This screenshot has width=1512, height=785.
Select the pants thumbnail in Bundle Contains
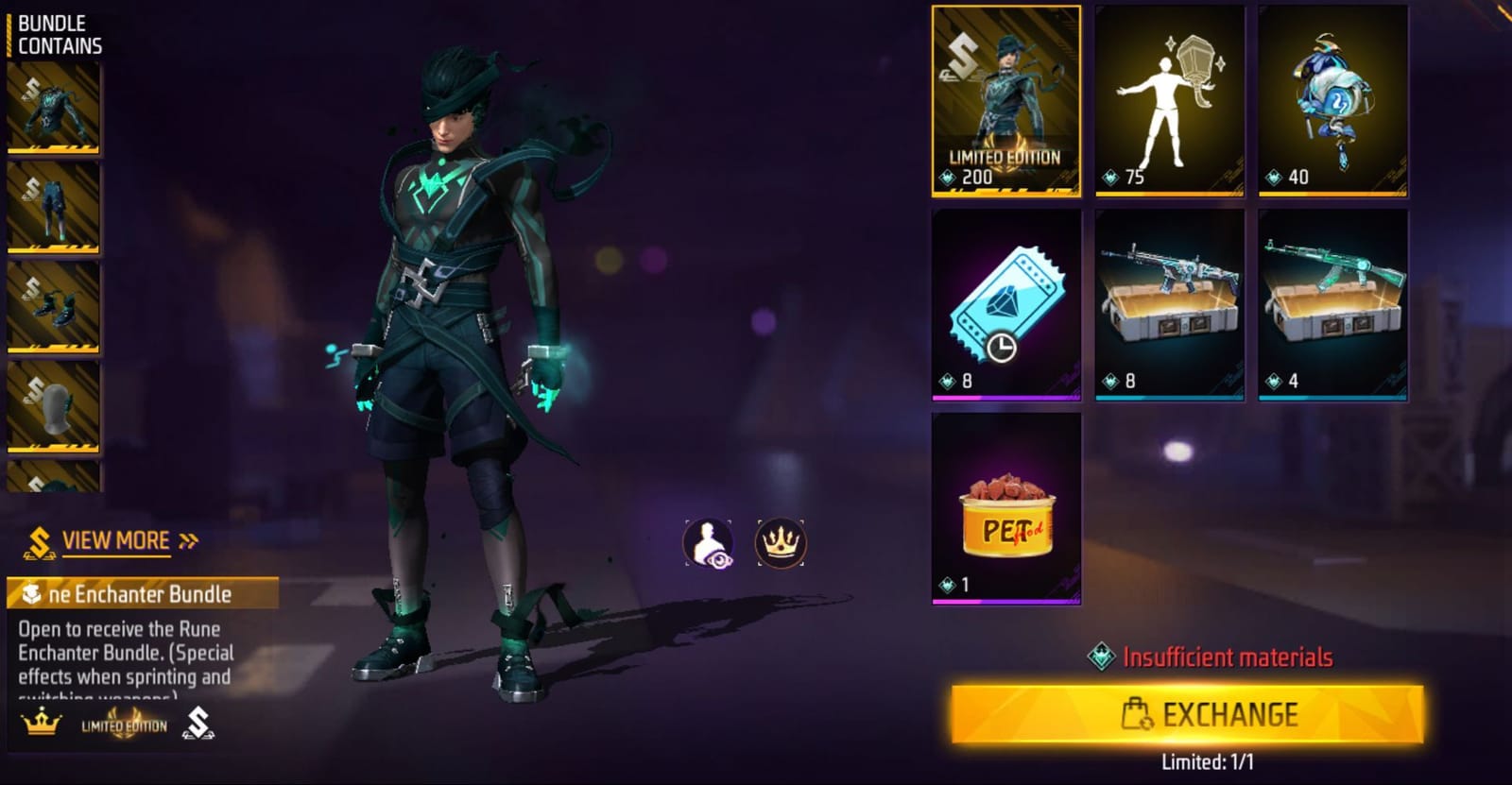(54, 208)
